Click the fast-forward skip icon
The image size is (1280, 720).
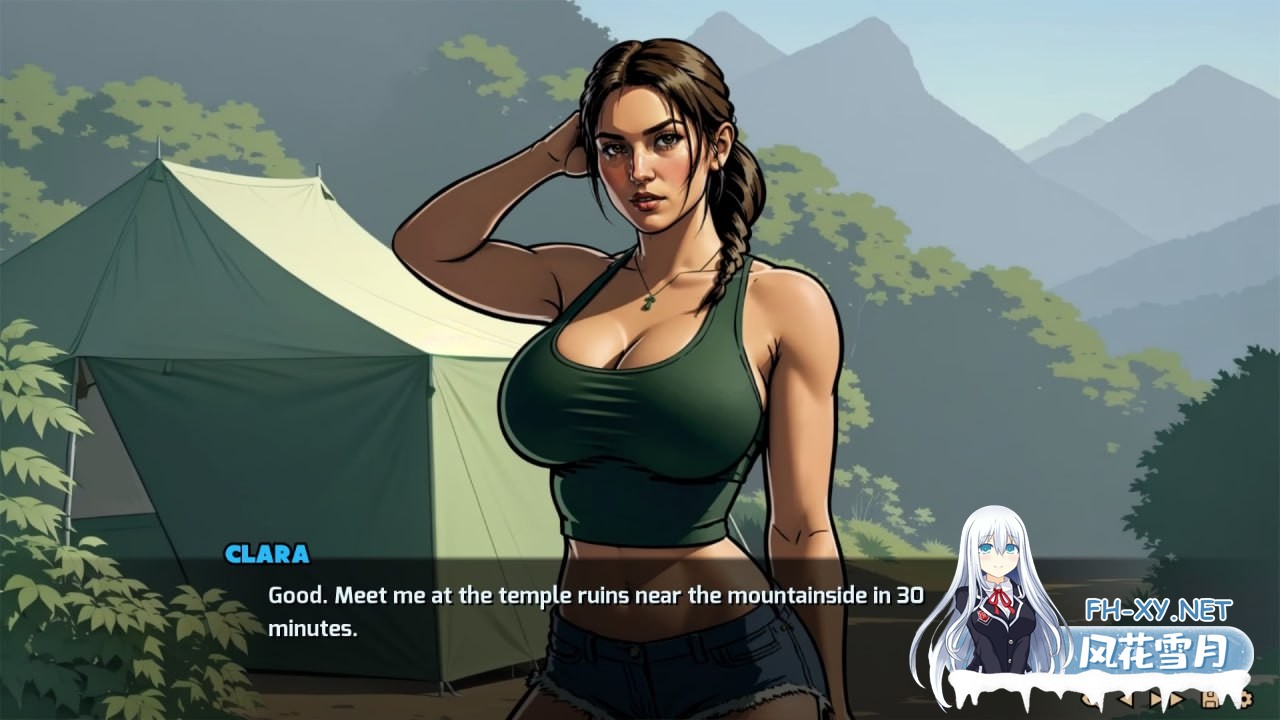tap(1178, 698)
